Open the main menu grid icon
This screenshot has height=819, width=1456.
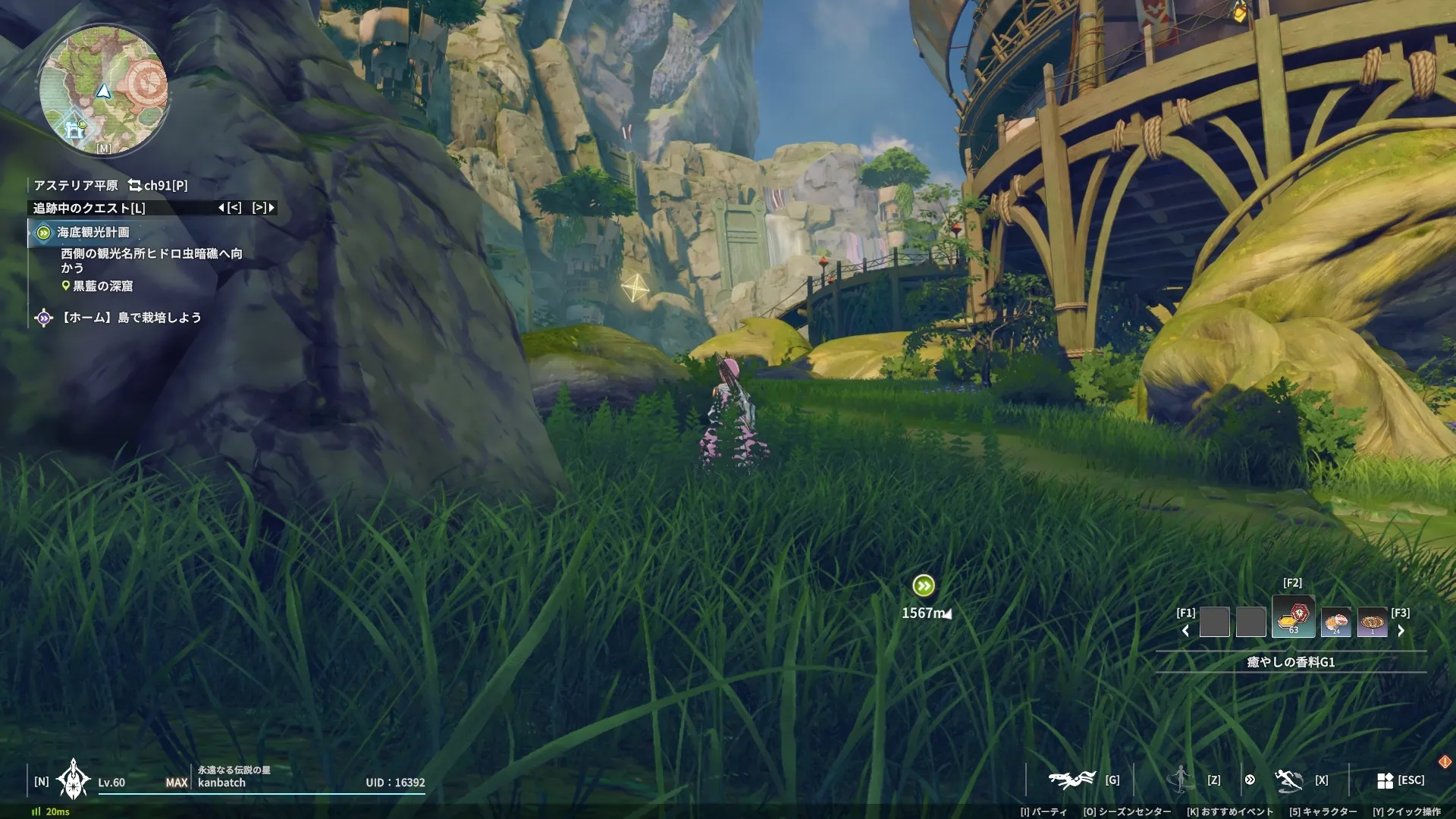(1385, 780)
